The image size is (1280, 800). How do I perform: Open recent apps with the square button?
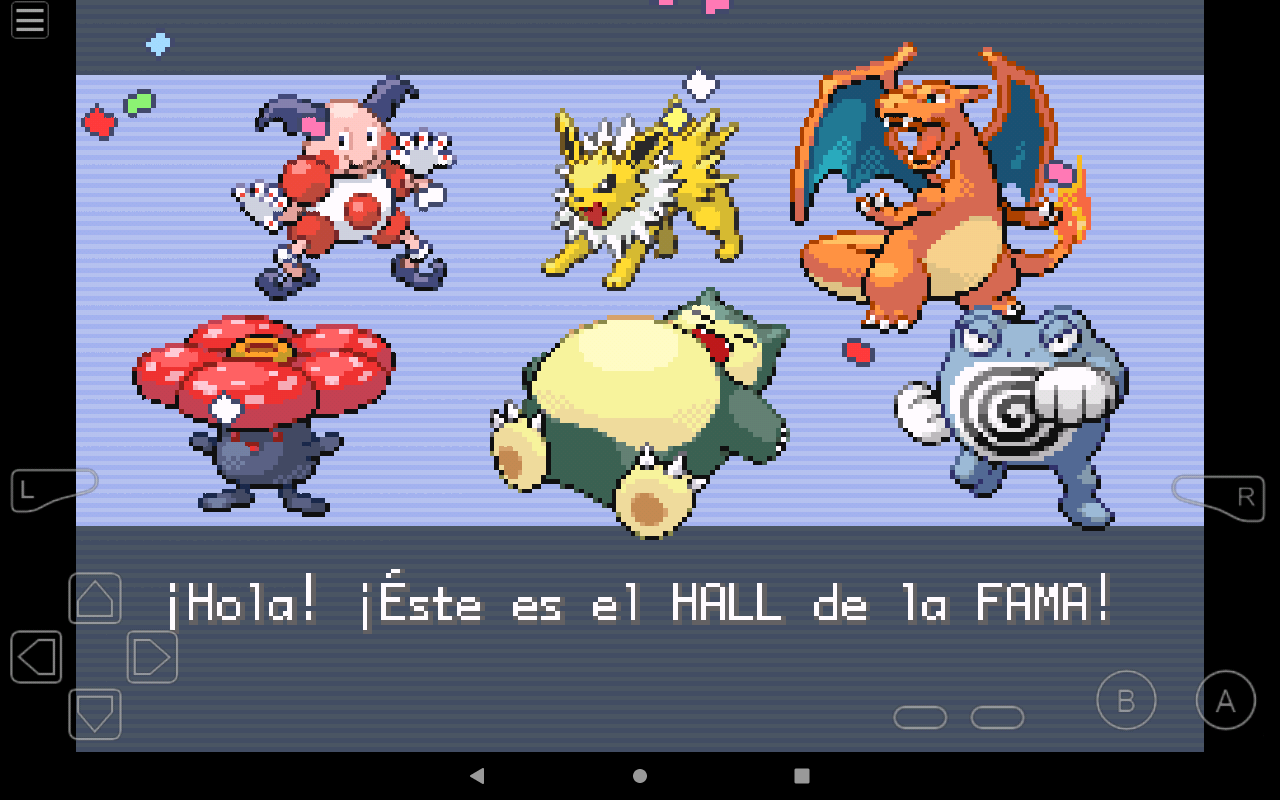(803, 776)
